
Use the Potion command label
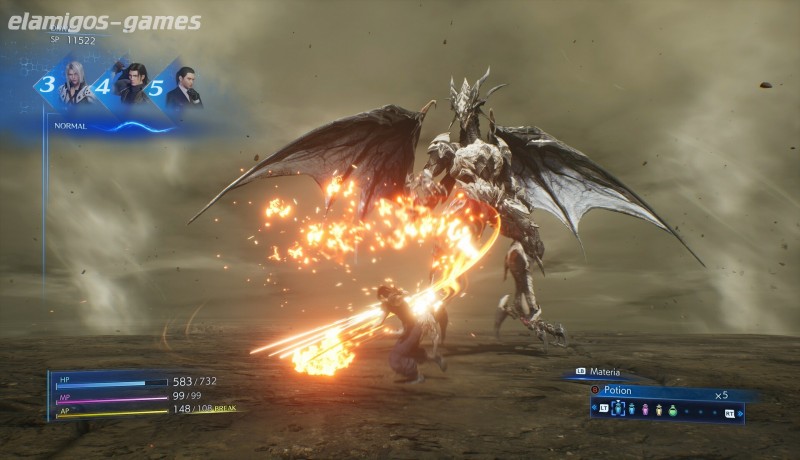(x=618, y=390)
